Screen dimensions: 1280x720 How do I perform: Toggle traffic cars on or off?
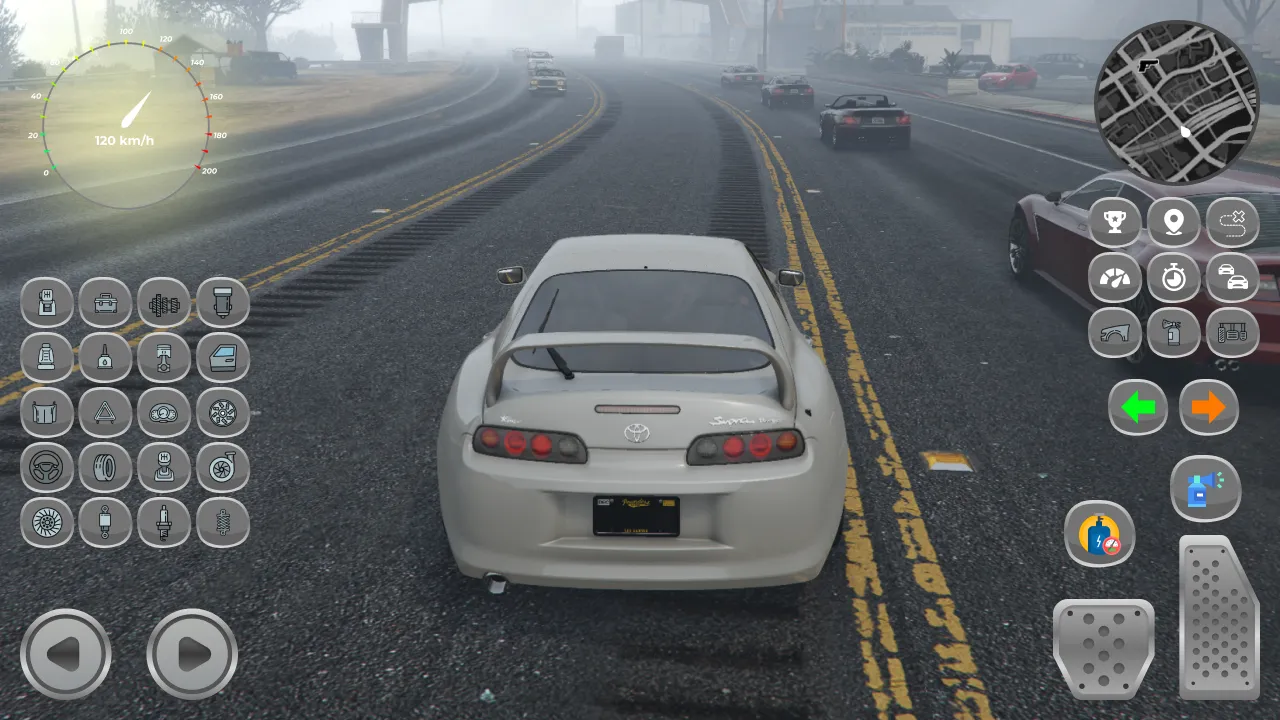coord(1233,278)
